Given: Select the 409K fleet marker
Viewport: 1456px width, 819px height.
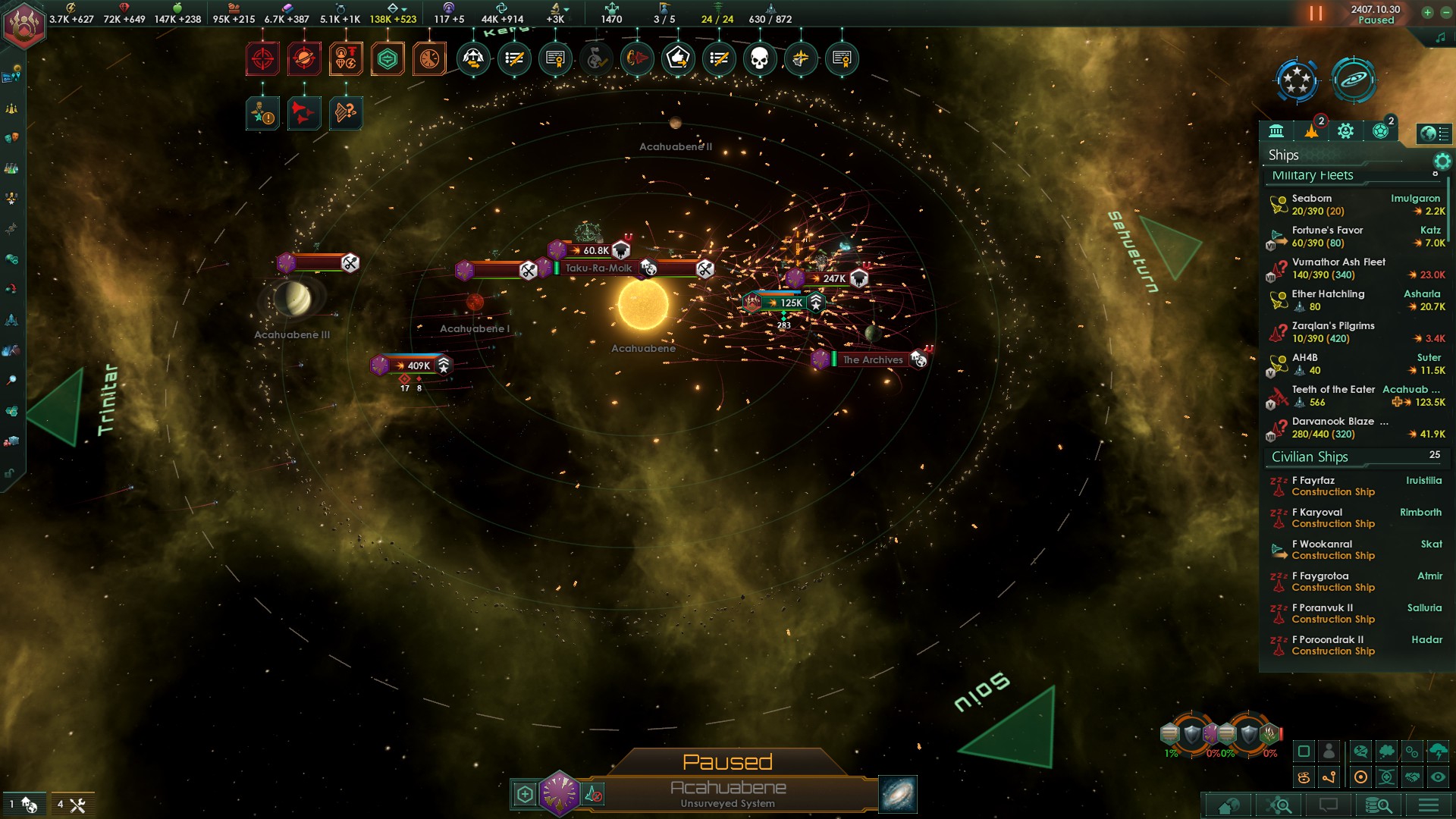Looking at the screenshot, I should [x=418, y=366].
